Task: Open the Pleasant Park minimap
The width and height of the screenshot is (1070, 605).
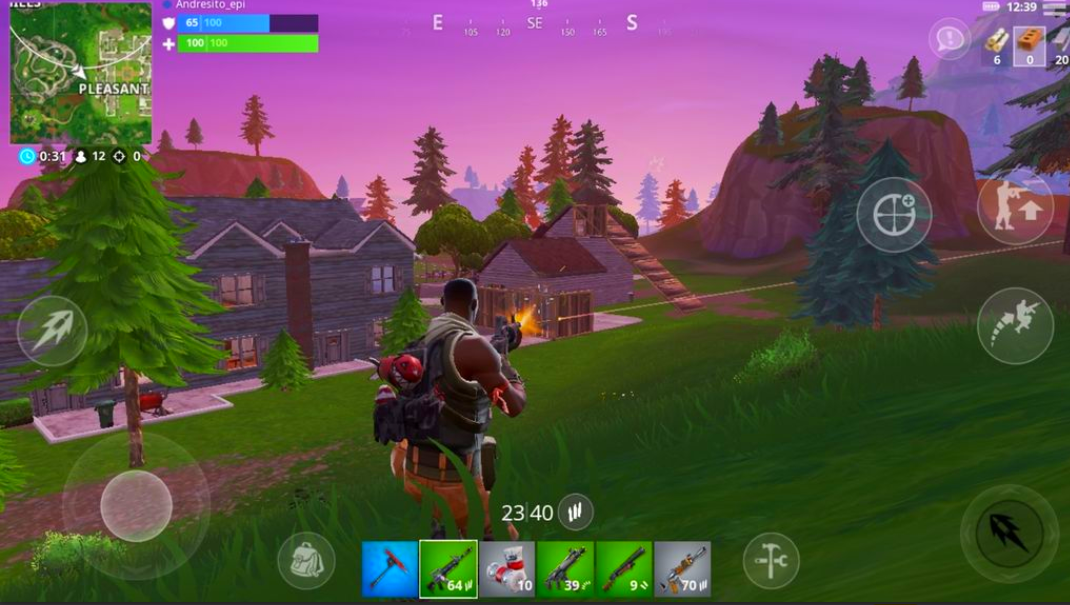Action: pos(80,73)
